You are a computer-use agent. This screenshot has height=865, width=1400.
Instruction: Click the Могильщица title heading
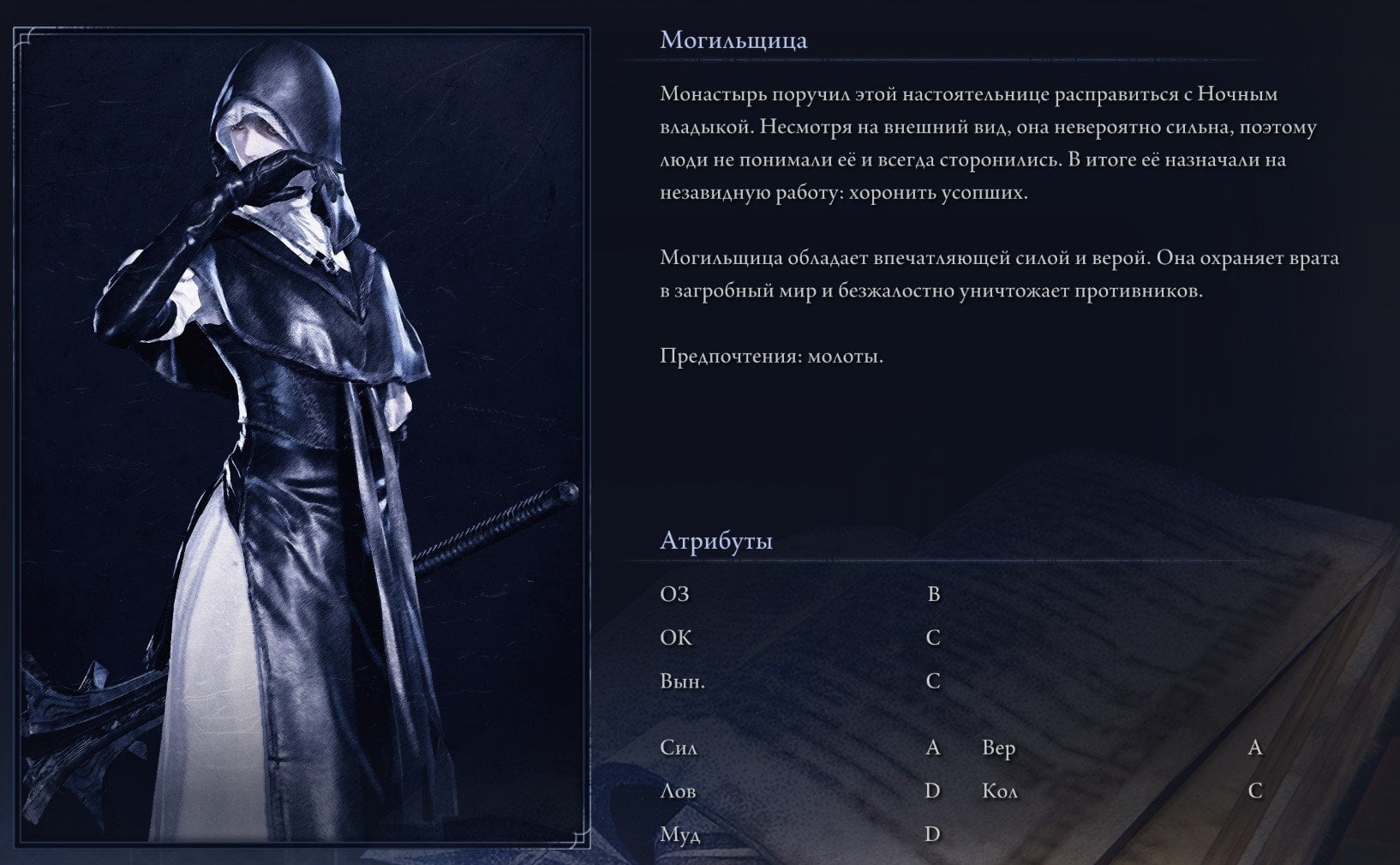coord(733,39)
